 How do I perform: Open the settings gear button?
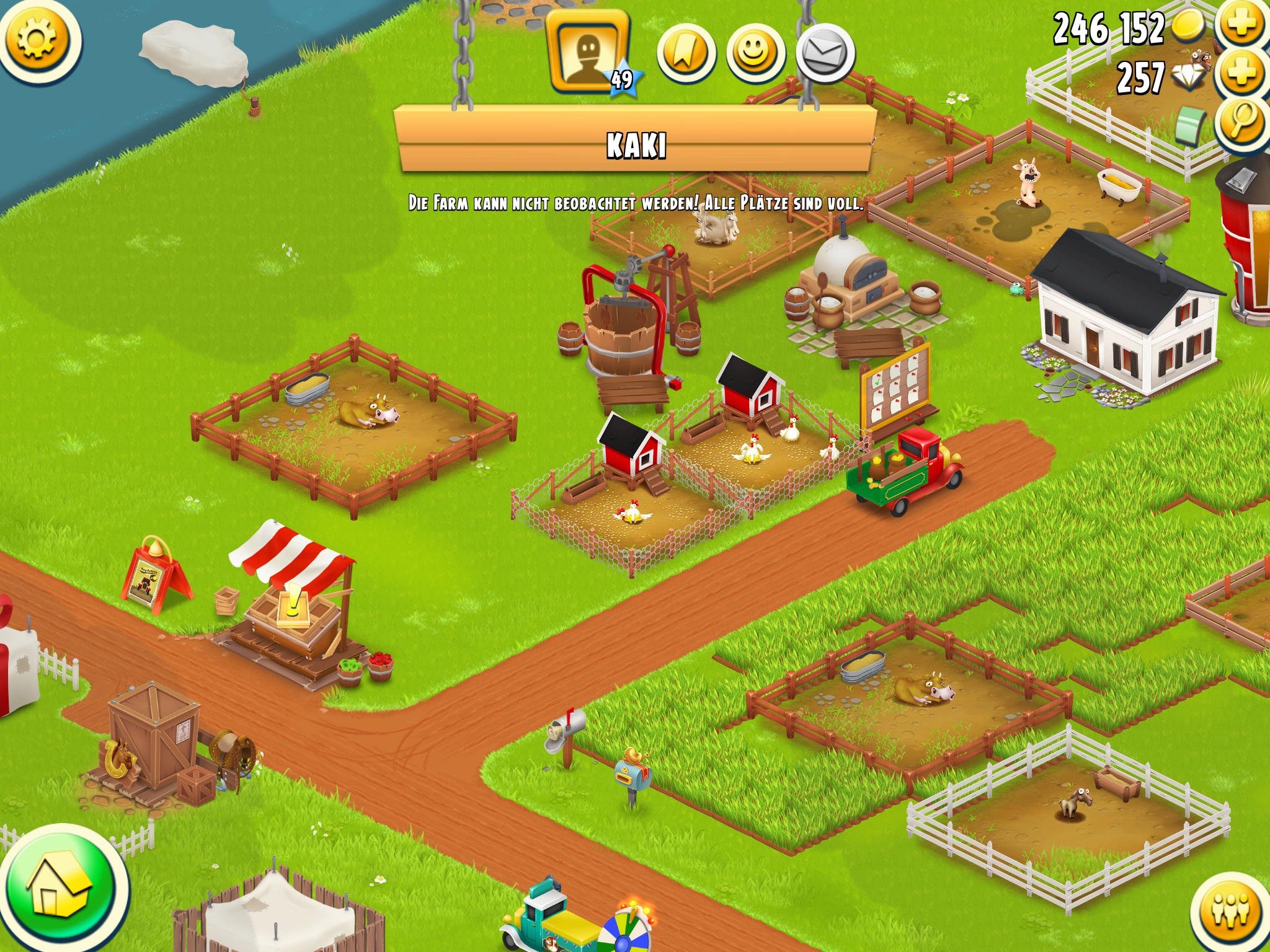(x=37, y=38)
